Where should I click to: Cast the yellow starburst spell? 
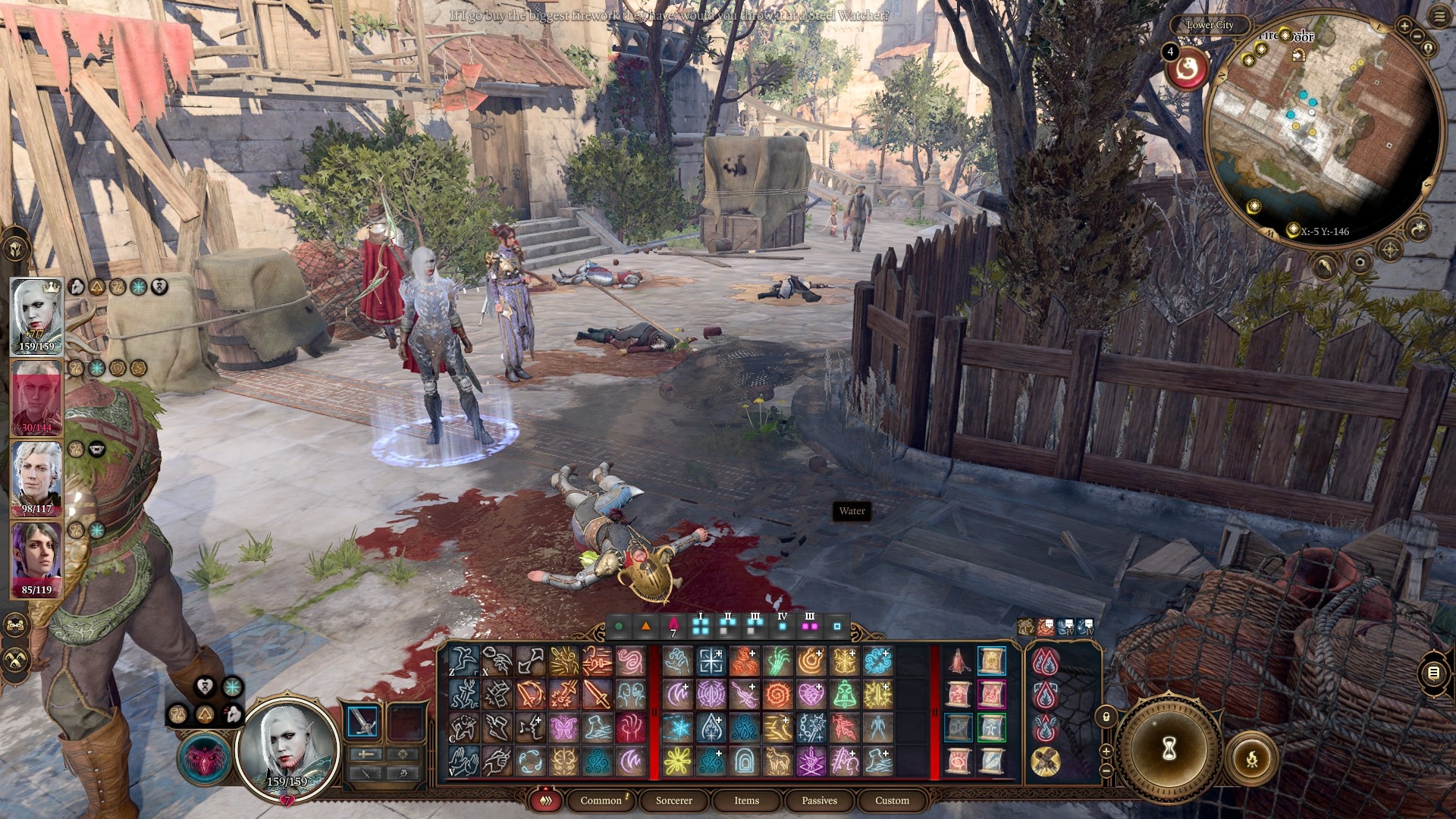click(x=677, y=761)
